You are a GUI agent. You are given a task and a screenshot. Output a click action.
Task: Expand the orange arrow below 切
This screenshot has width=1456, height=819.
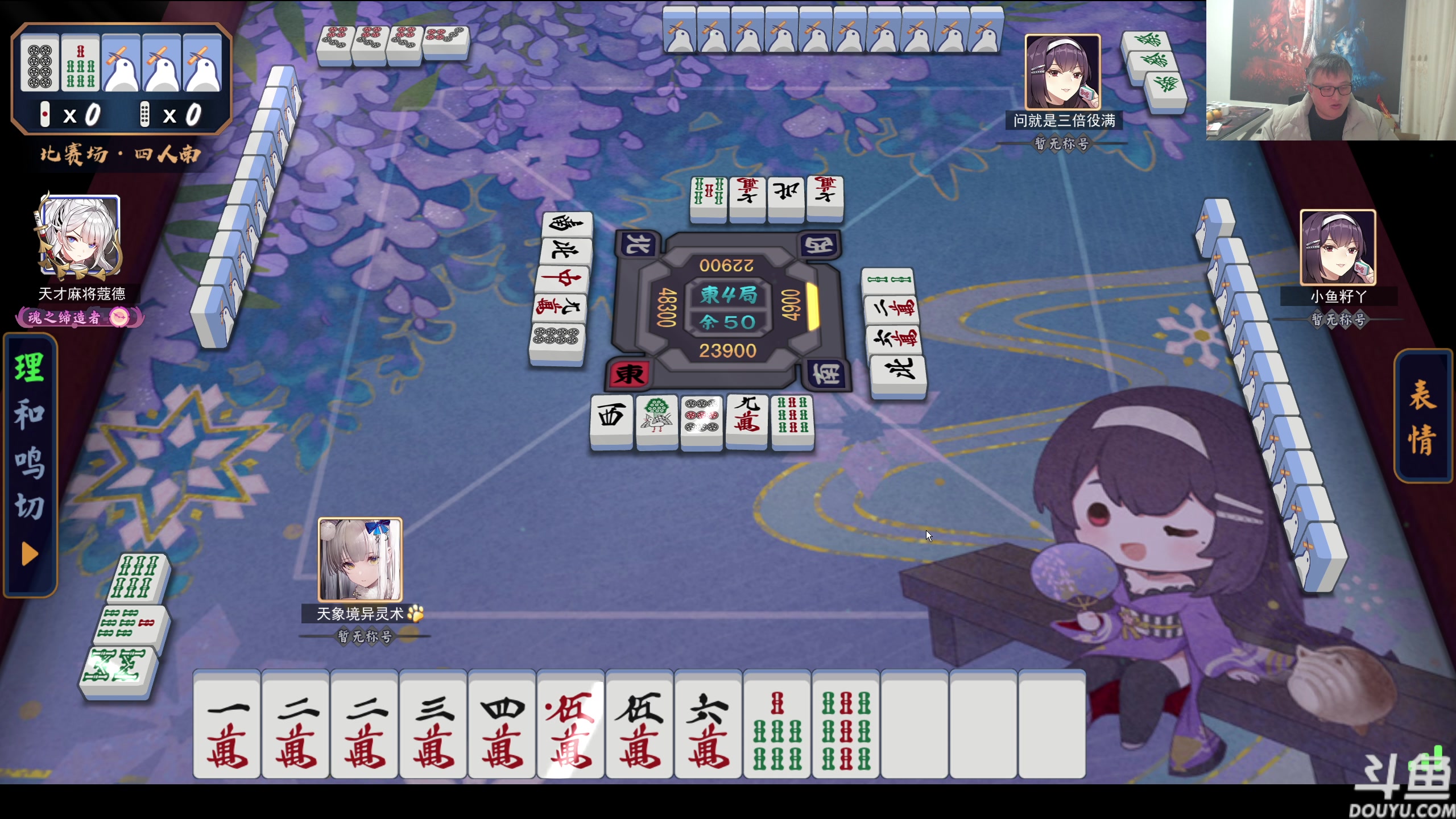click(30, 554)
